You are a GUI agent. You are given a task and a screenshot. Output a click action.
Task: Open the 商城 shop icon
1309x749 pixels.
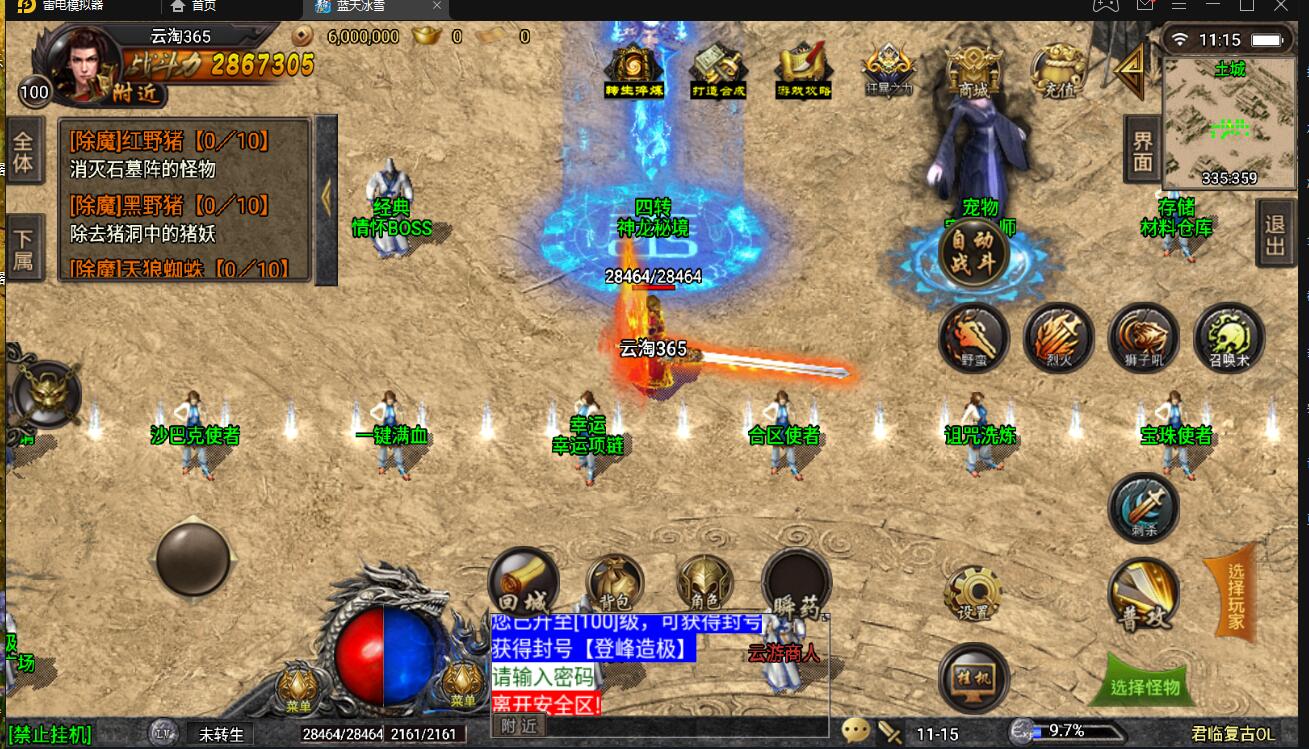(973, 70)
